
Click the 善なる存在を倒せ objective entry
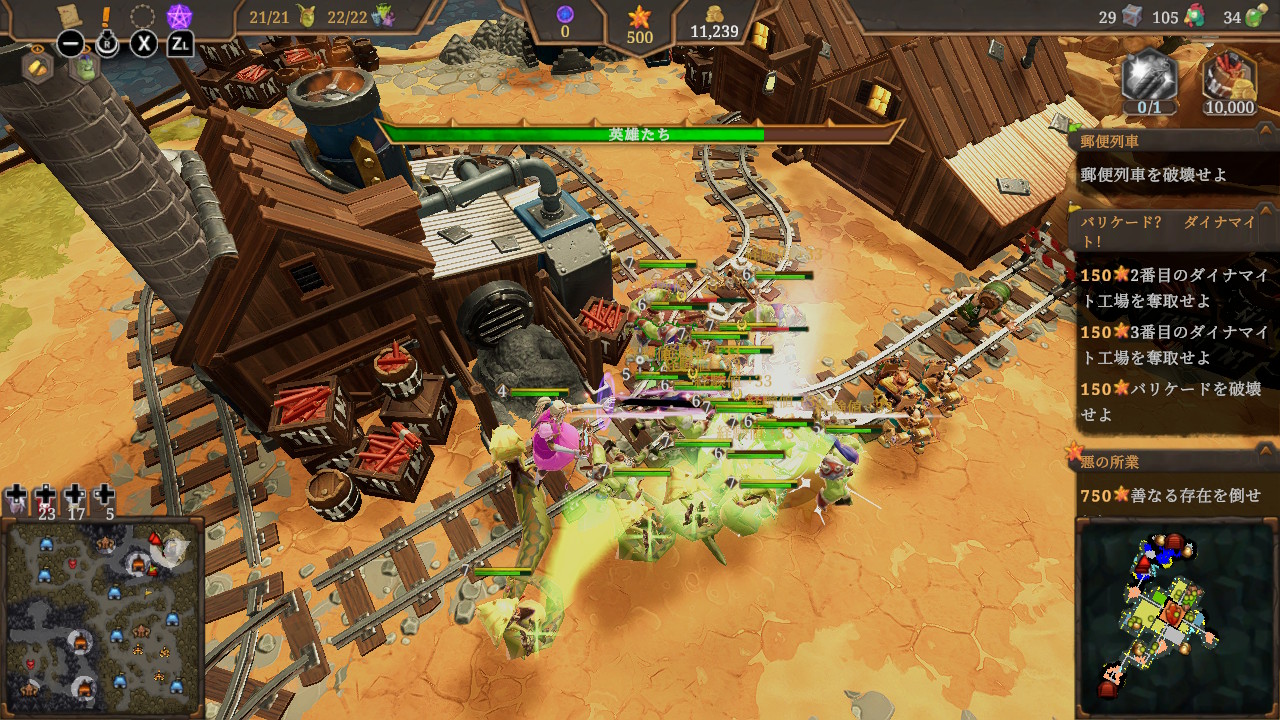1176,495
